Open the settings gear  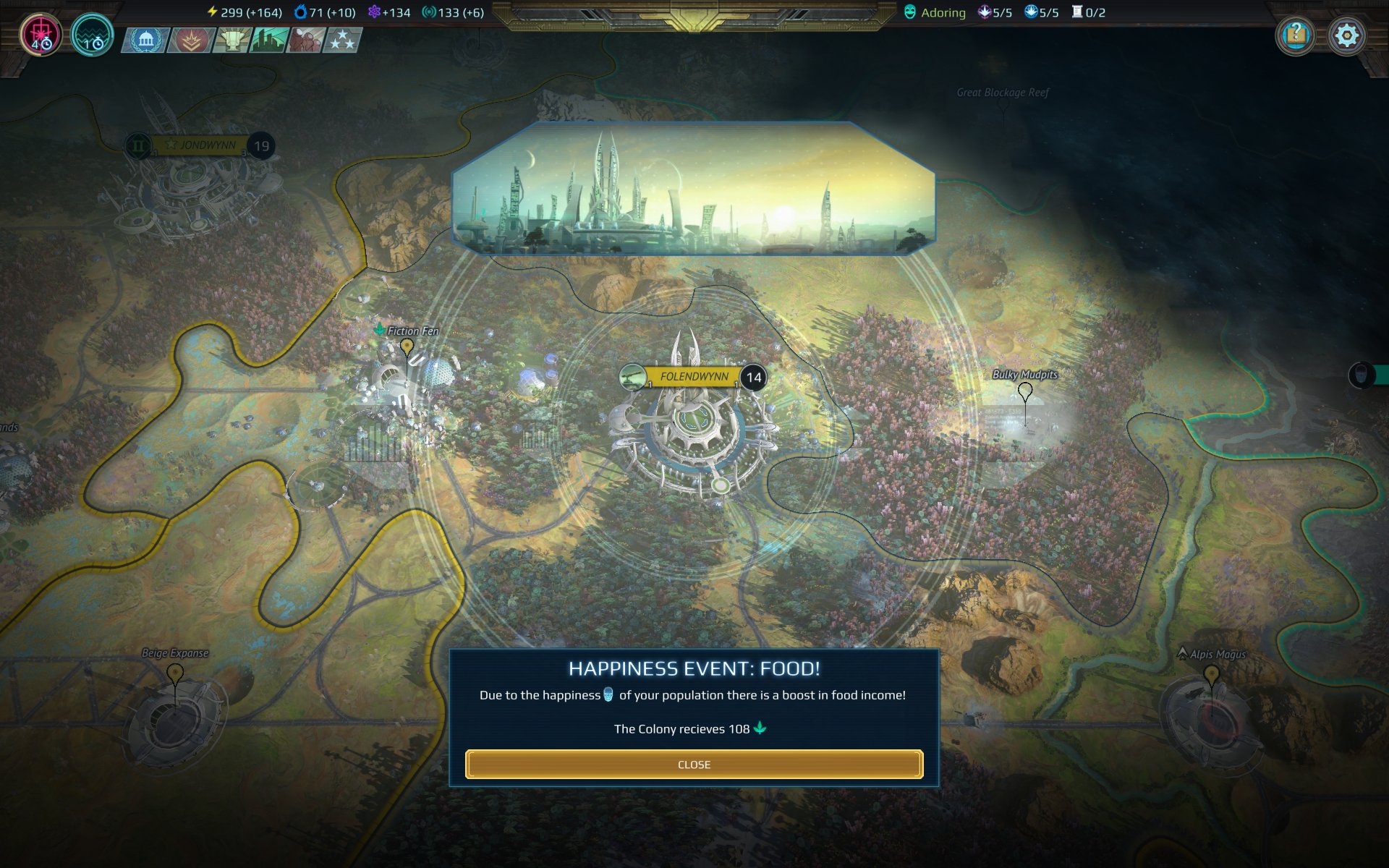click(1346, 34)
